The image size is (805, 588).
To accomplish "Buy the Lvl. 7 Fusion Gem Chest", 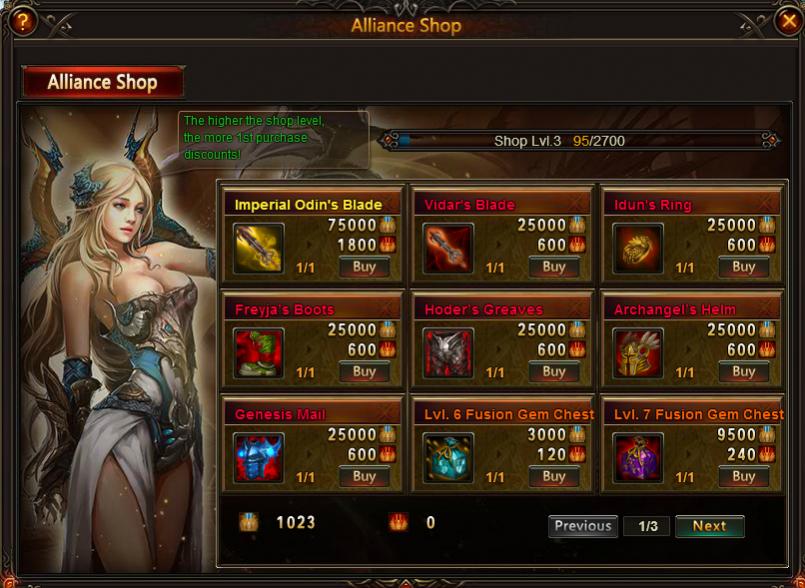I will pyautogui.click(x=743, y=477).
